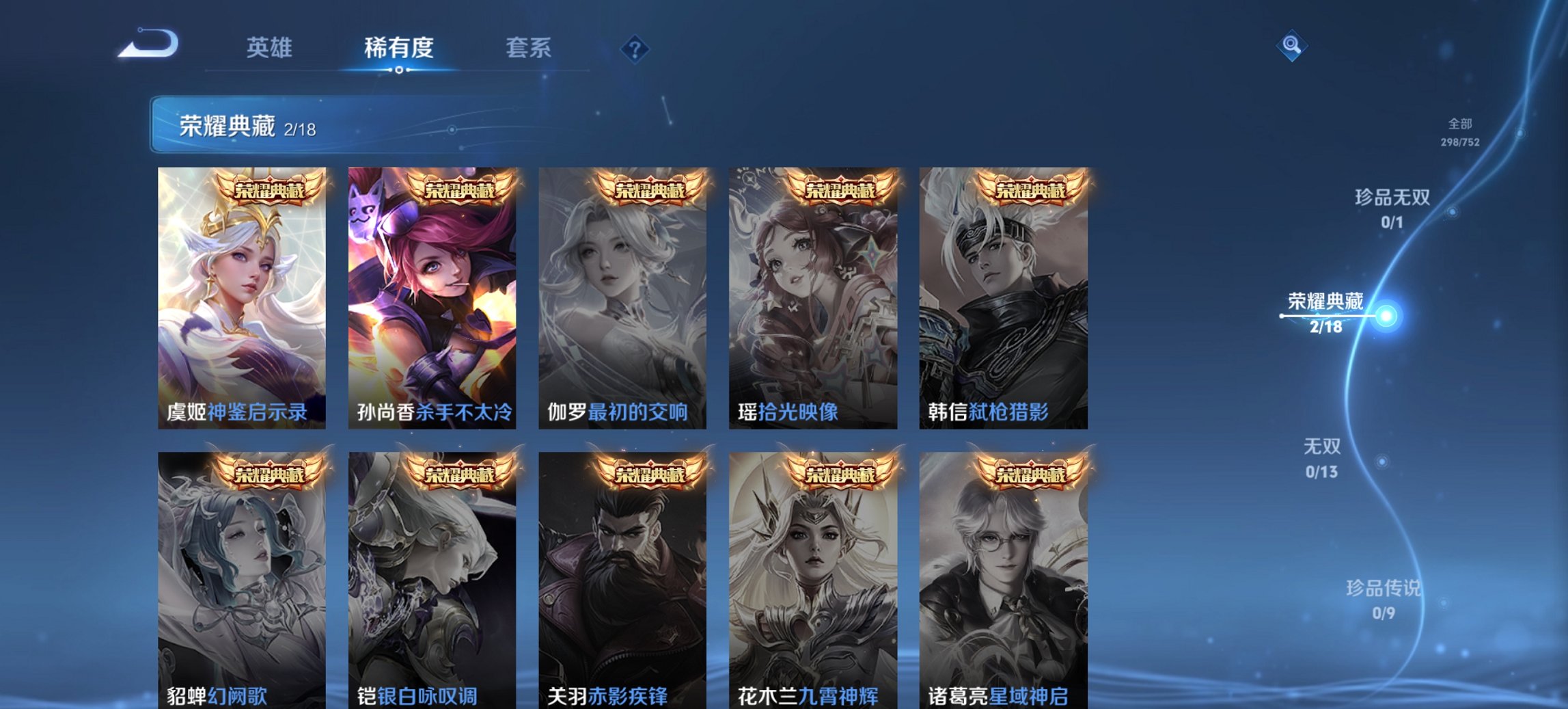Switch to the 套系 tab
1568x709 pixels.
point(529,48)
